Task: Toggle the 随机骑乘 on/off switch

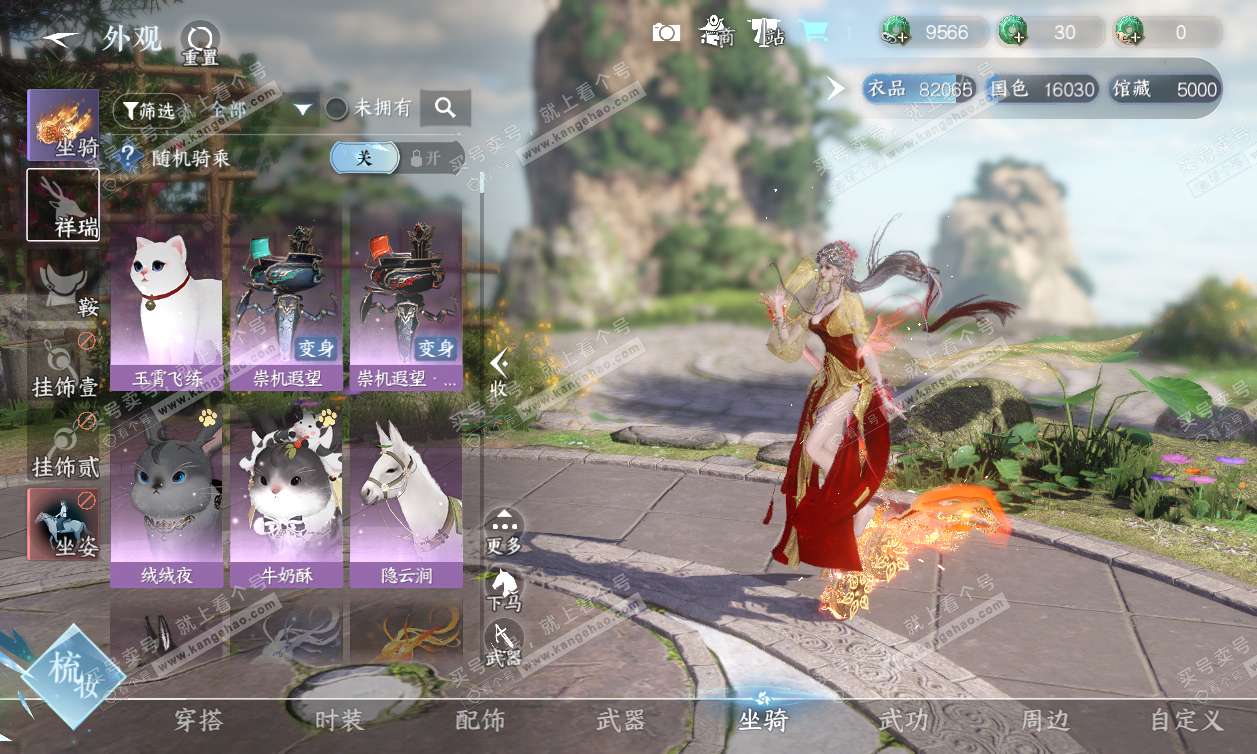Action: [397, 158]
